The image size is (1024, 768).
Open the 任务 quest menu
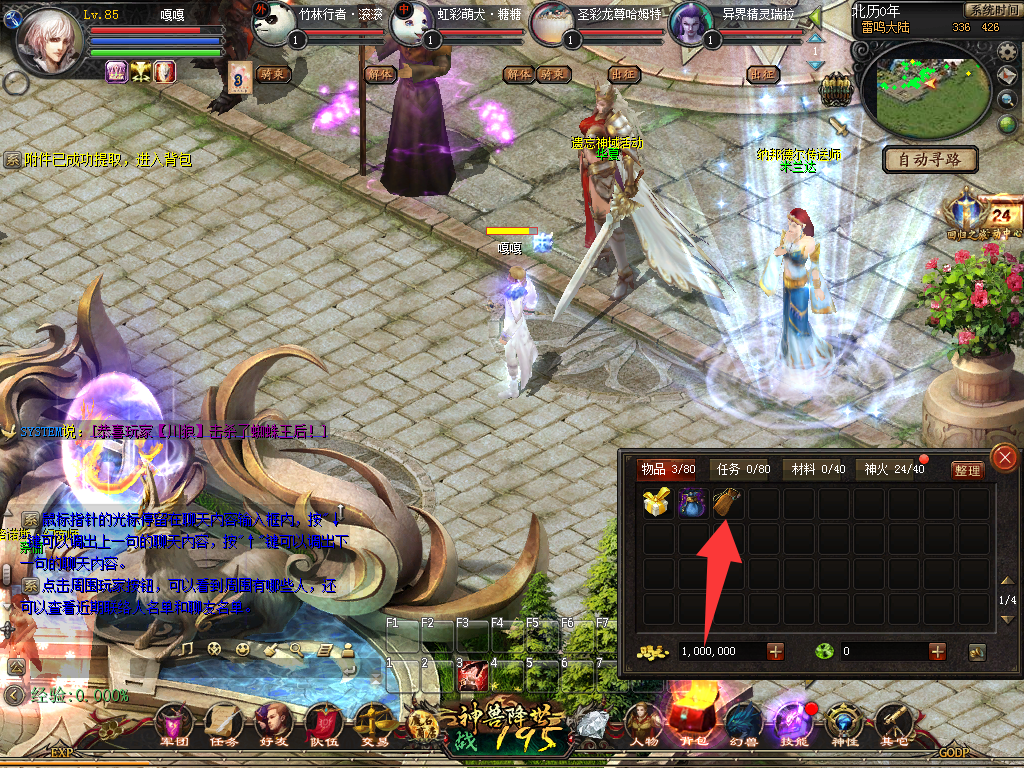[223, 727]
